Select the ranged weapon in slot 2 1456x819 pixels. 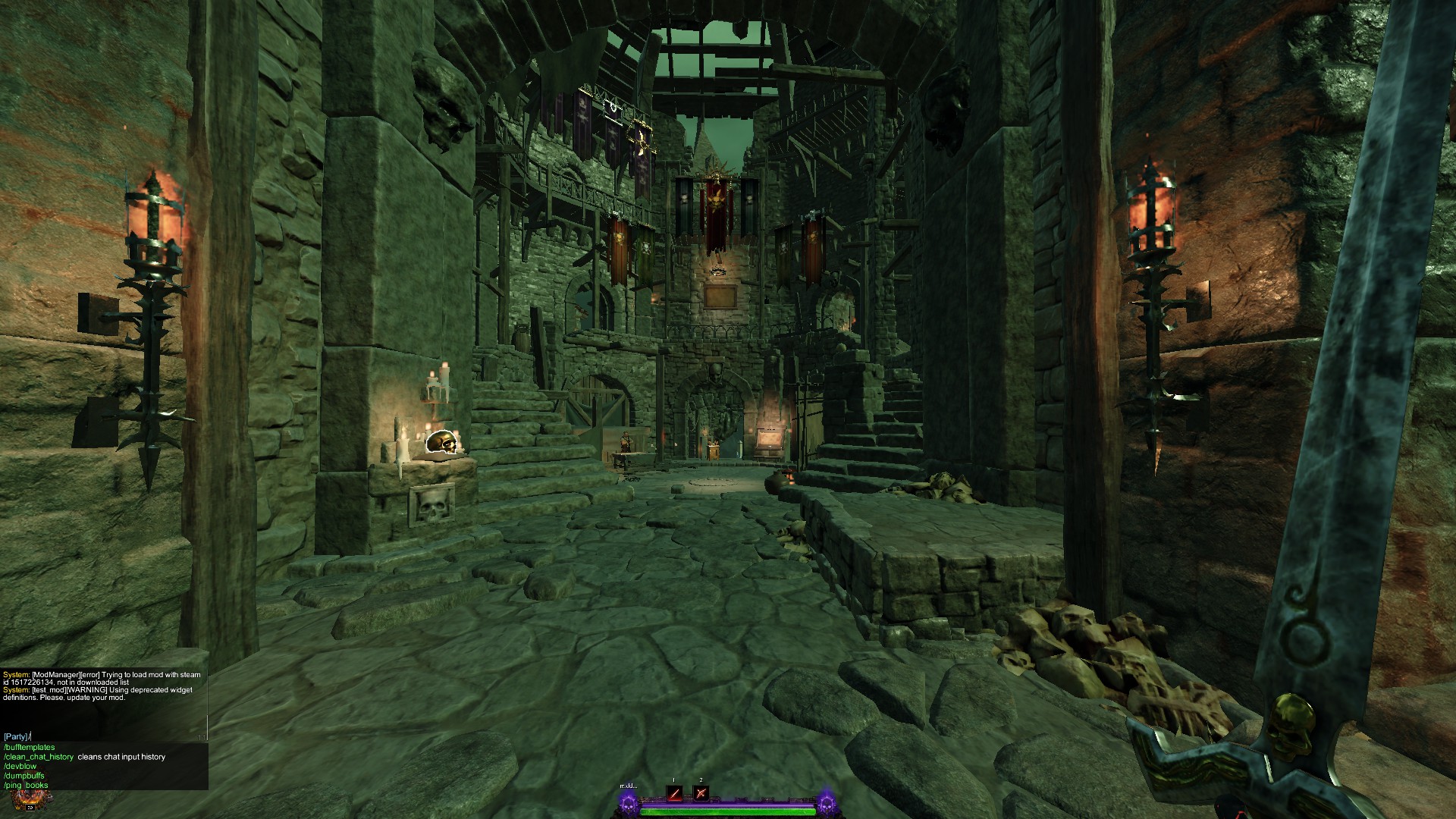[701, 792]
